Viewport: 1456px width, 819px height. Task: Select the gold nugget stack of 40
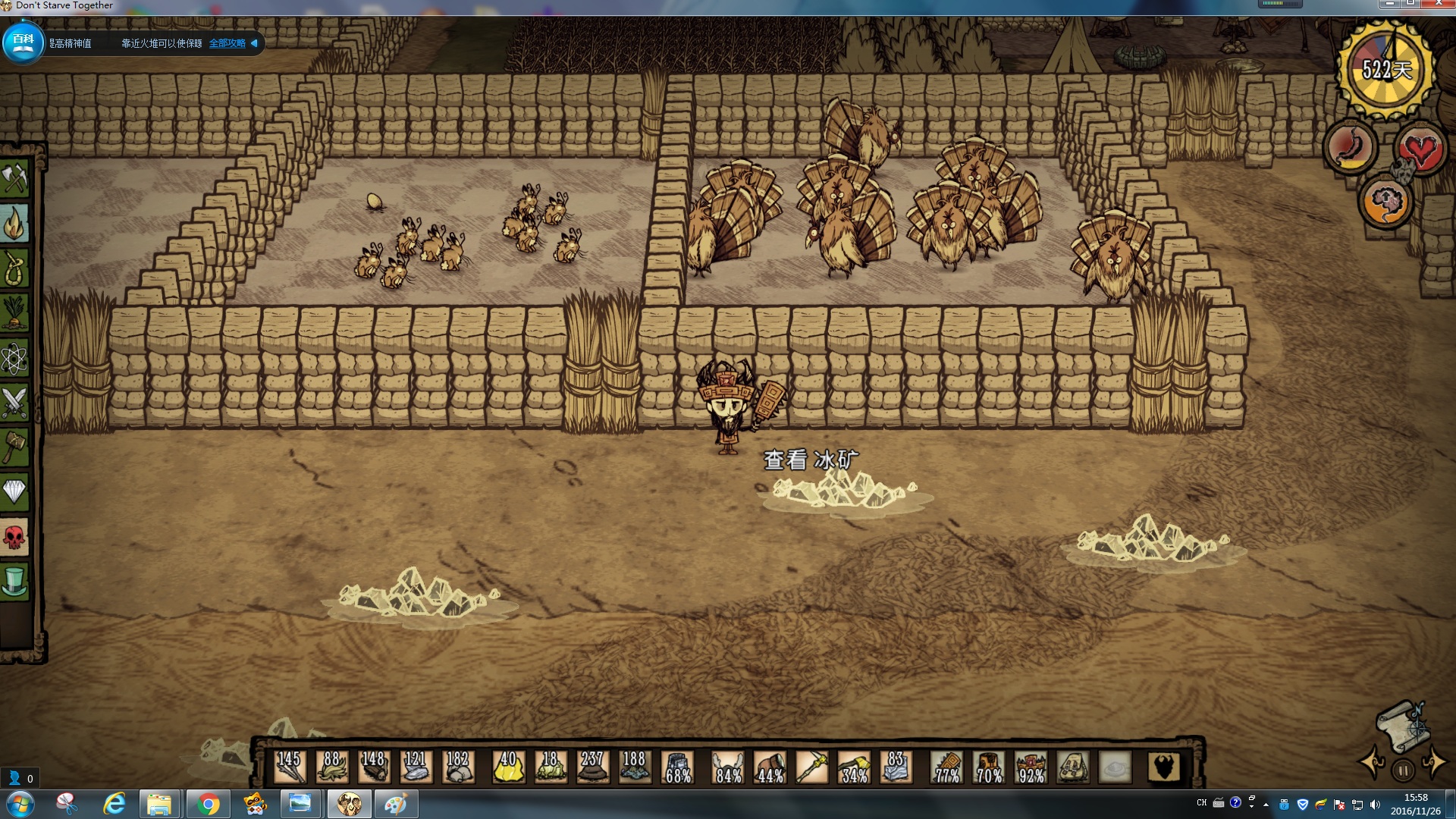[x=508, y=767]
